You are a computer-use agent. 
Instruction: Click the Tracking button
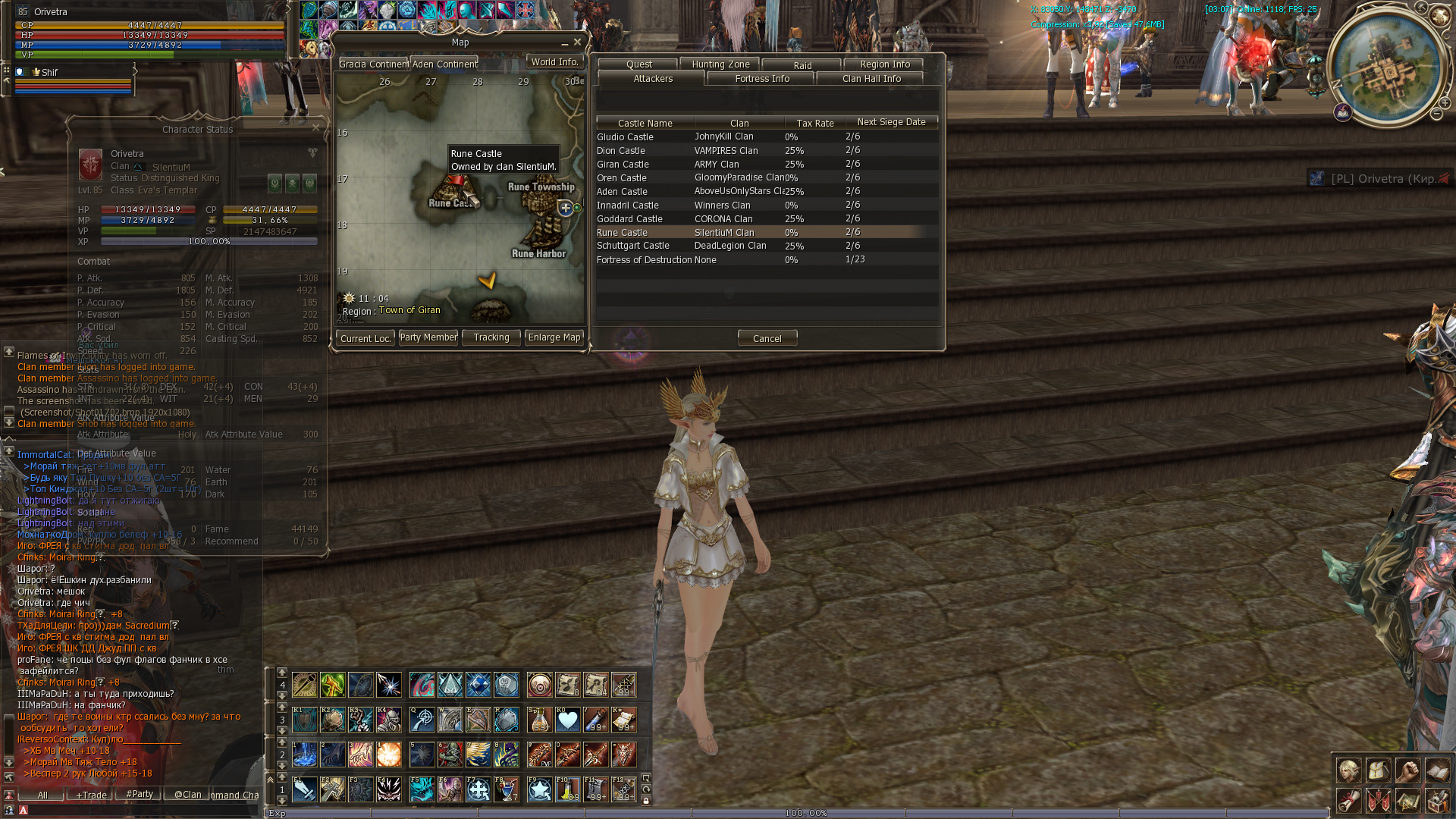491,337
